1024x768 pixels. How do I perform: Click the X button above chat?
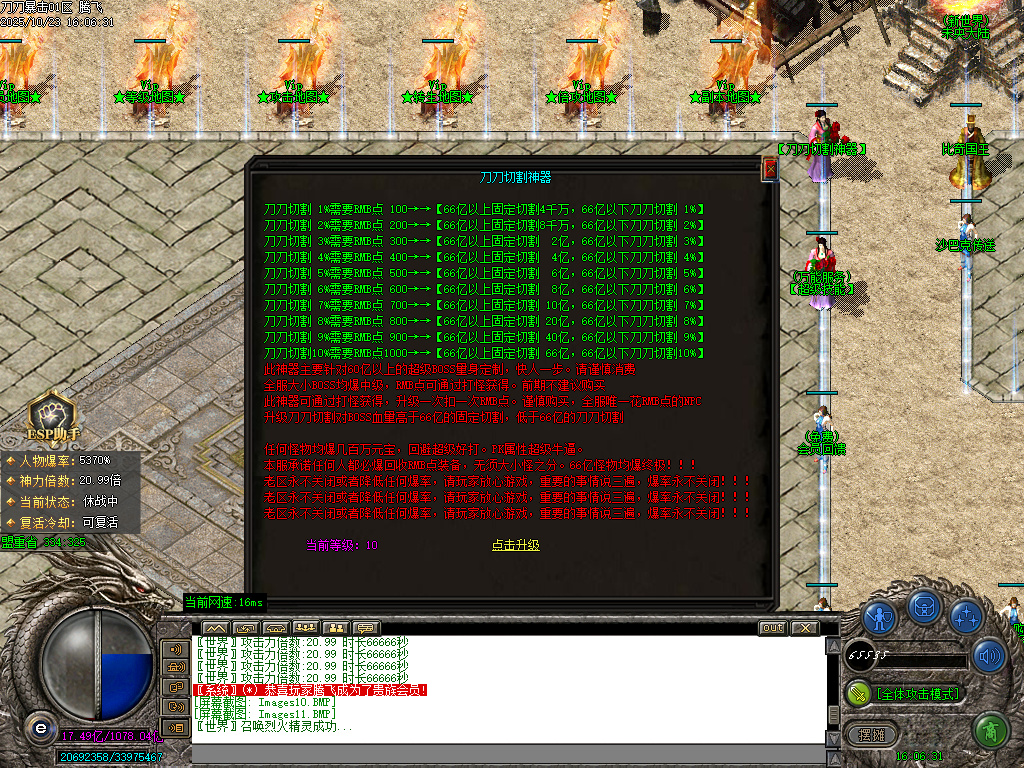[x=804, y=628]
